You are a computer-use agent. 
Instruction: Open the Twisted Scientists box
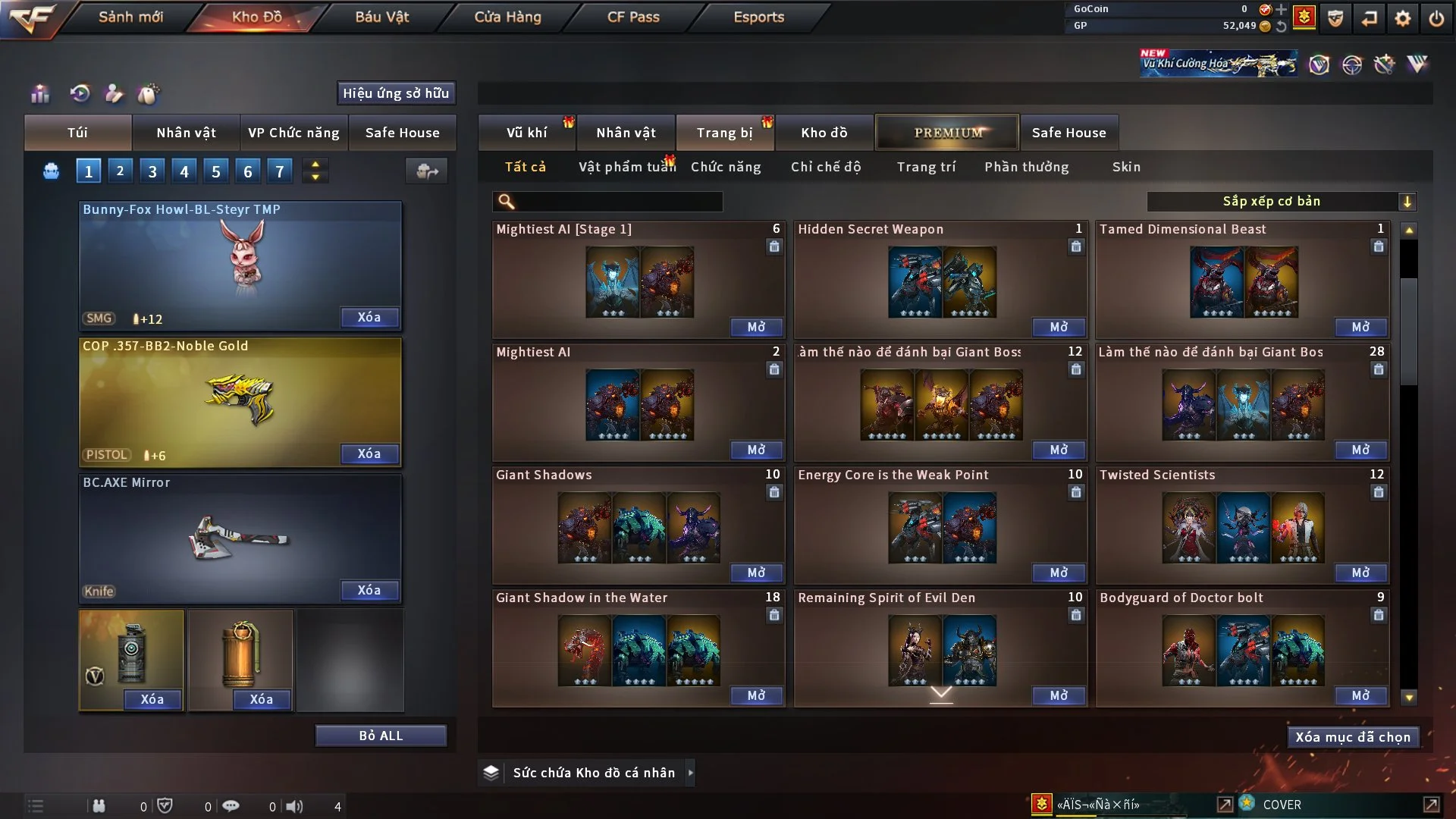[1360, 573]
